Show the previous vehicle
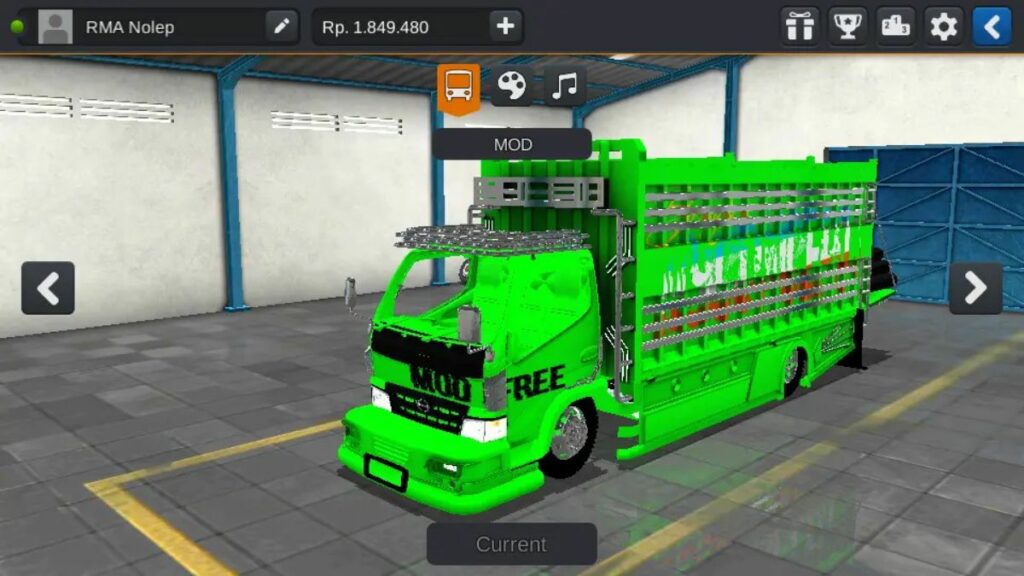Image resolution: width=1024 pixels, height=576 pixels. point(48,288)
